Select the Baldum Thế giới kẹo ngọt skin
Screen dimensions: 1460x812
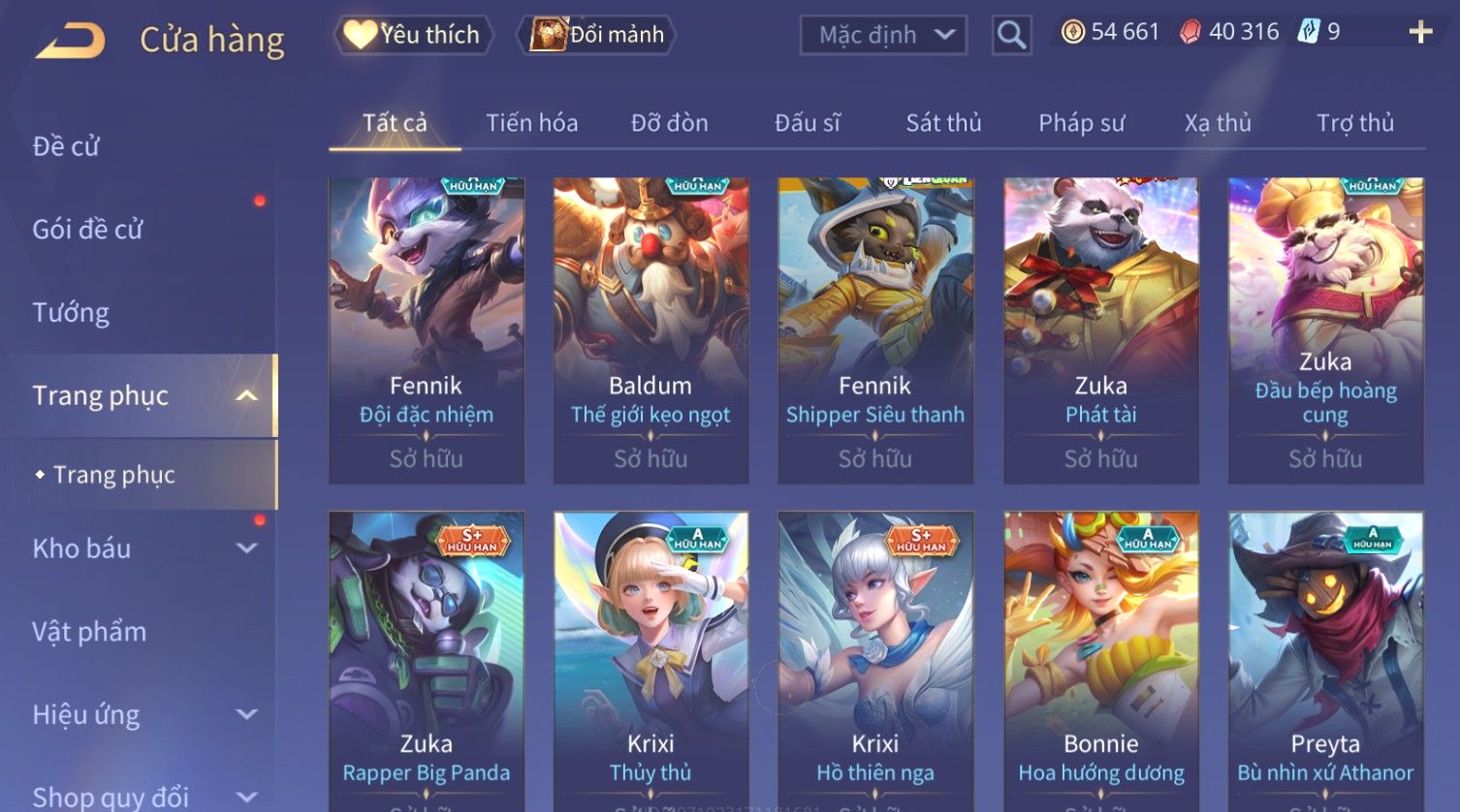[651, 329]
